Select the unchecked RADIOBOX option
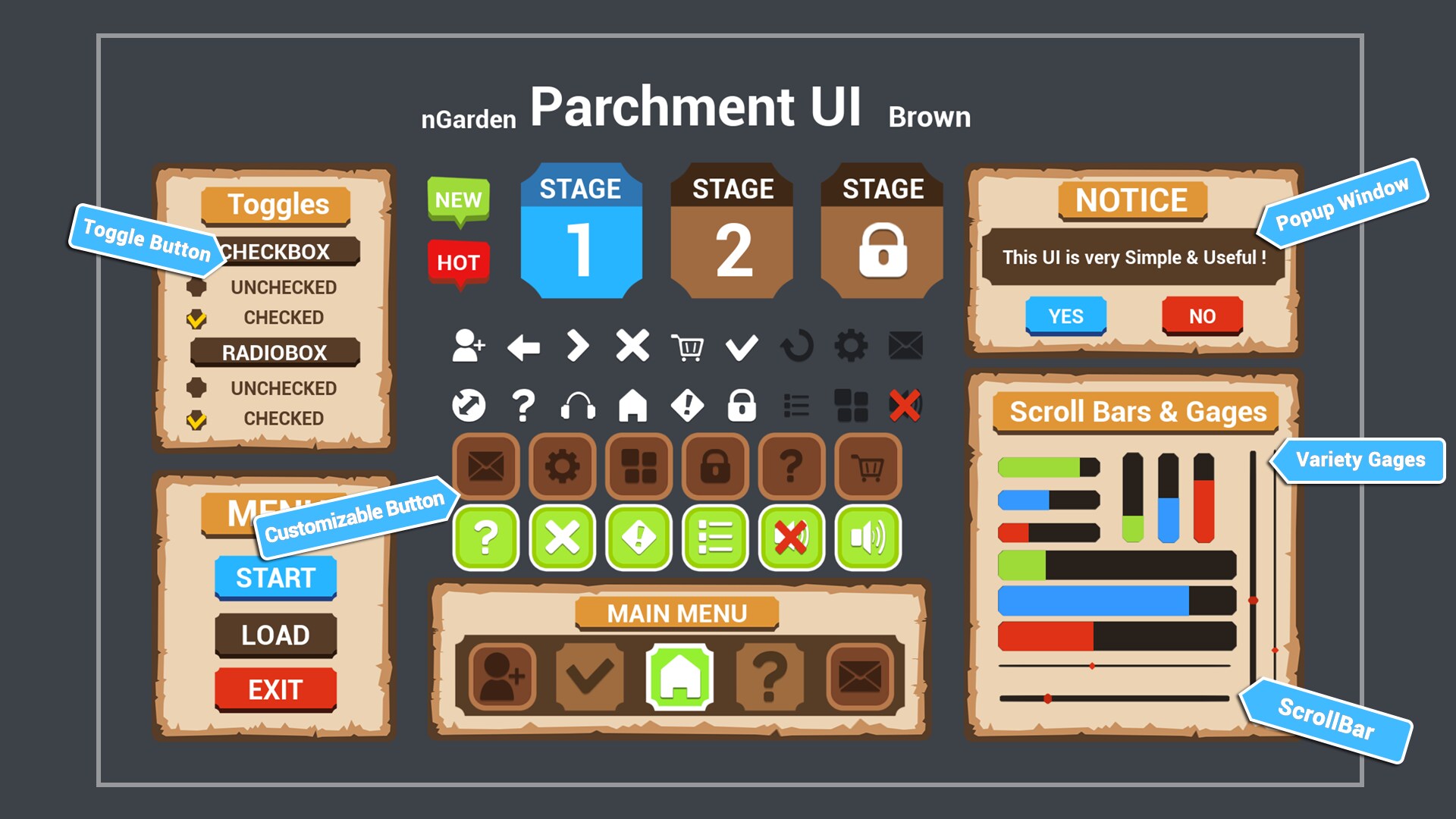1456x819 pixels. click(x=197, y=388)
